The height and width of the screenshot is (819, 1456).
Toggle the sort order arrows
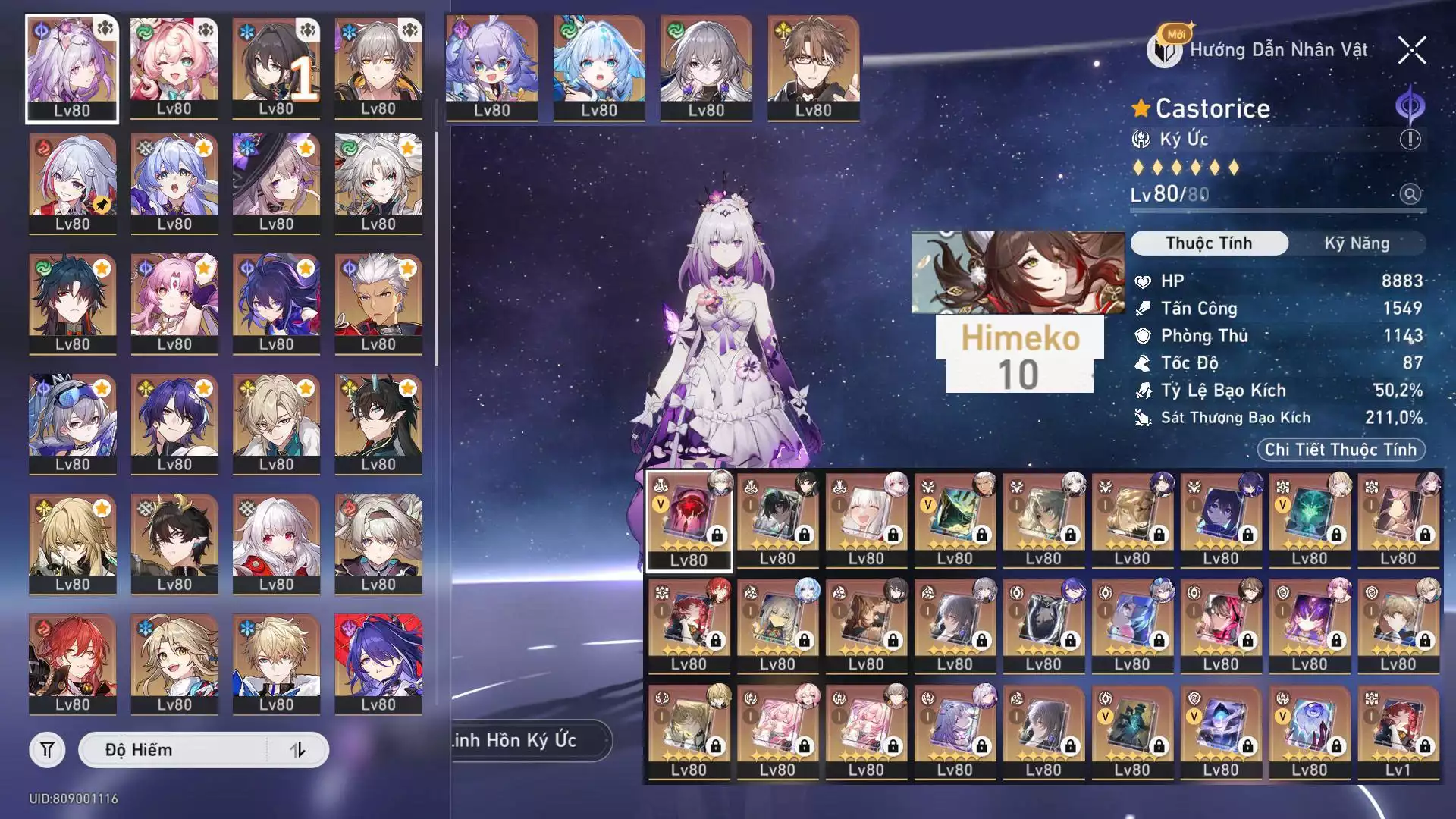[297, 750]
